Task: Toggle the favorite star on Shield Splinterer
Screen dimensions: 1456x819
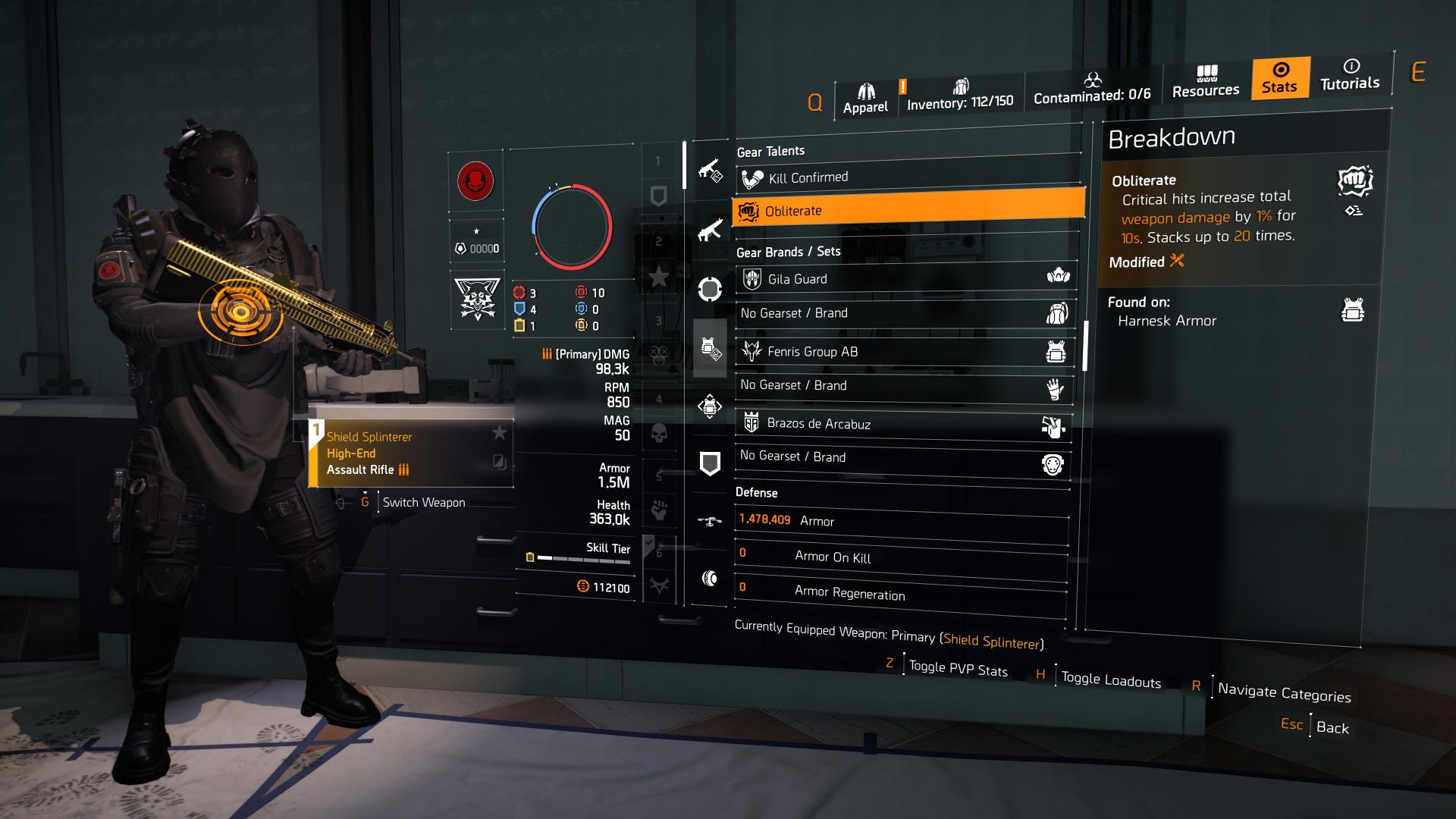Action: click(x=500, y=434)
